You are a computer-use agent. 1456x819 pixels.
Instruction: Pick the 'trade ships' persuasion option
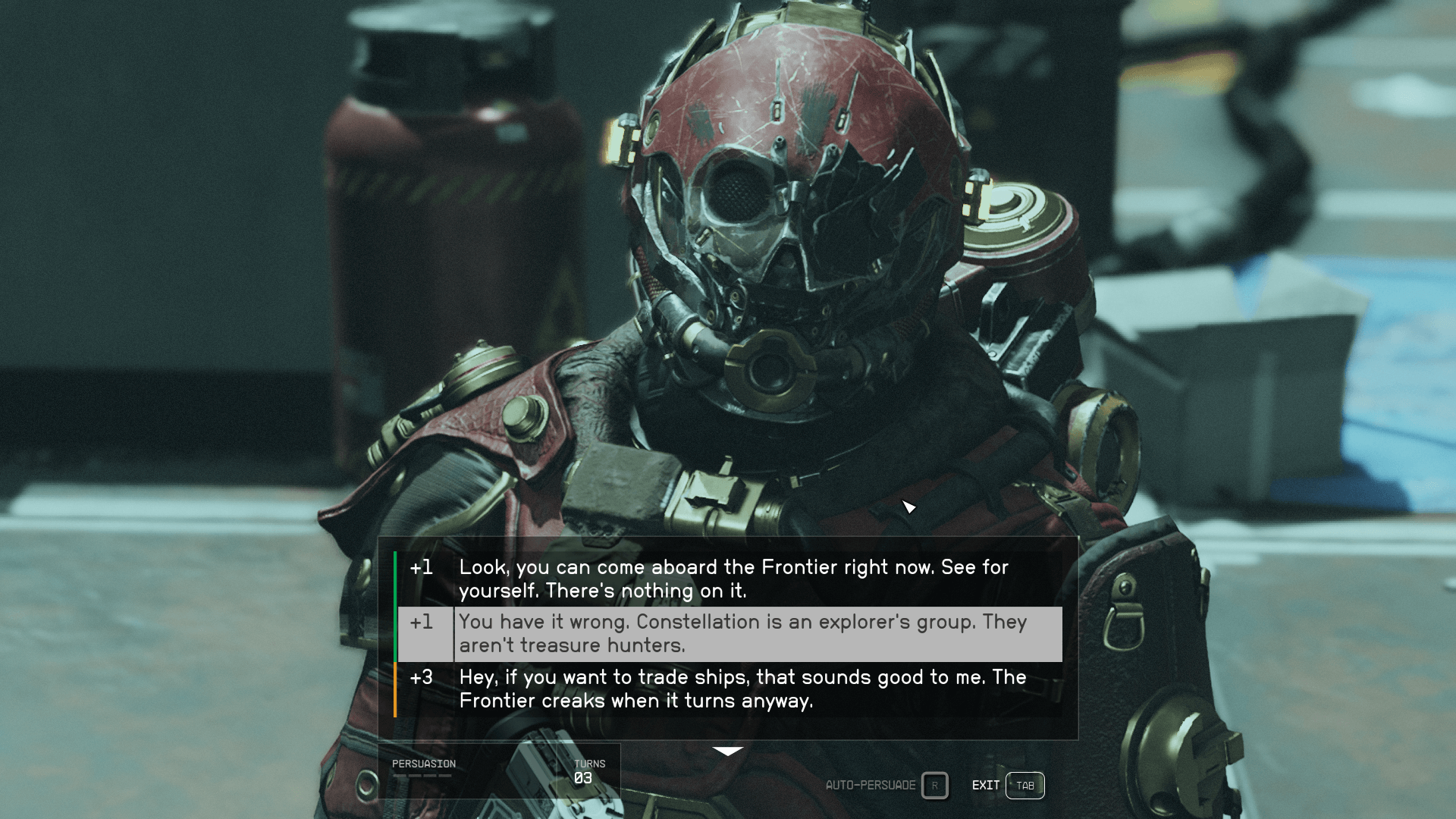(x=742, y=689)
